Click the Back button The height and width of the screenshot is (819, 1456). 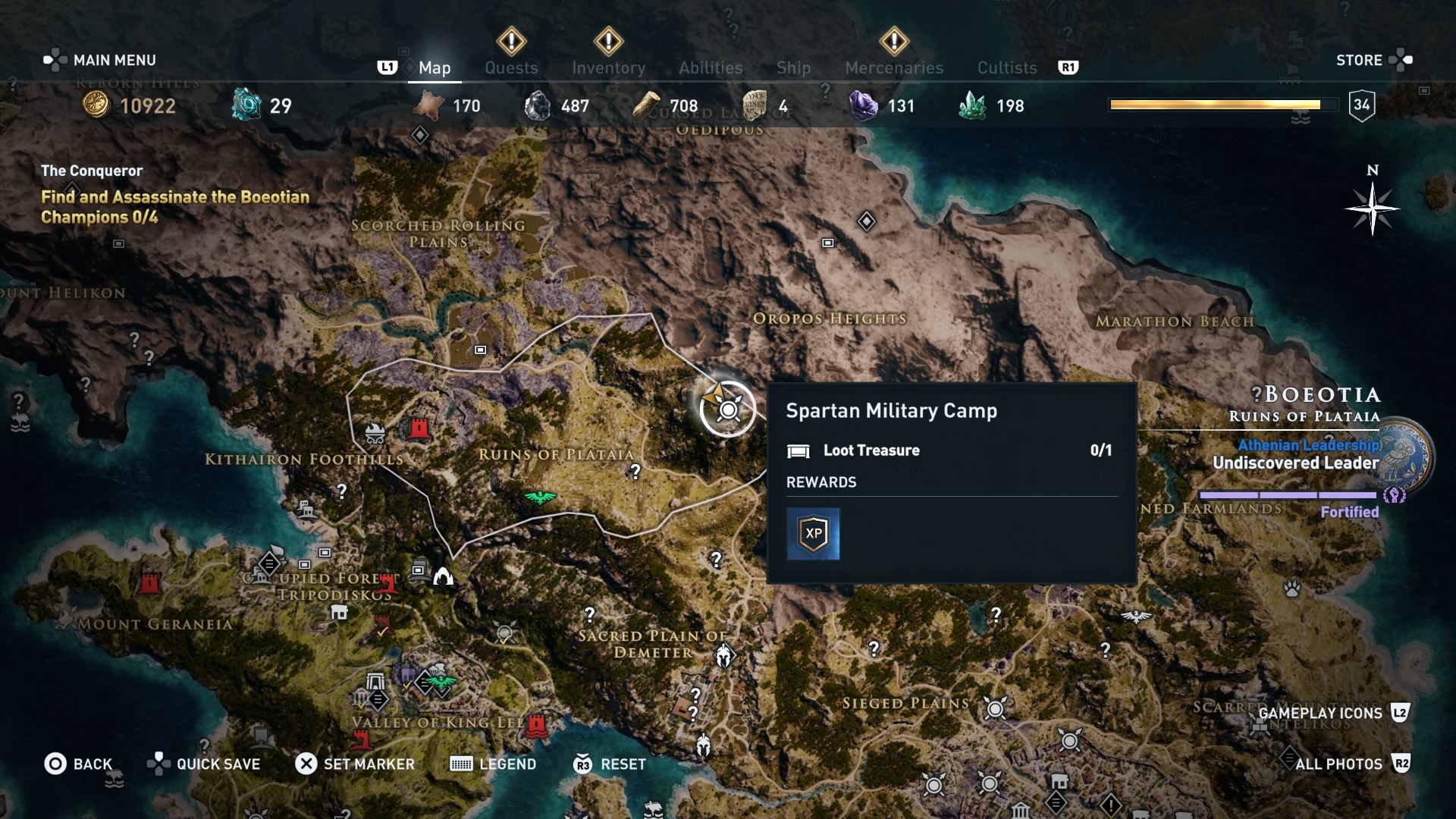79,764
